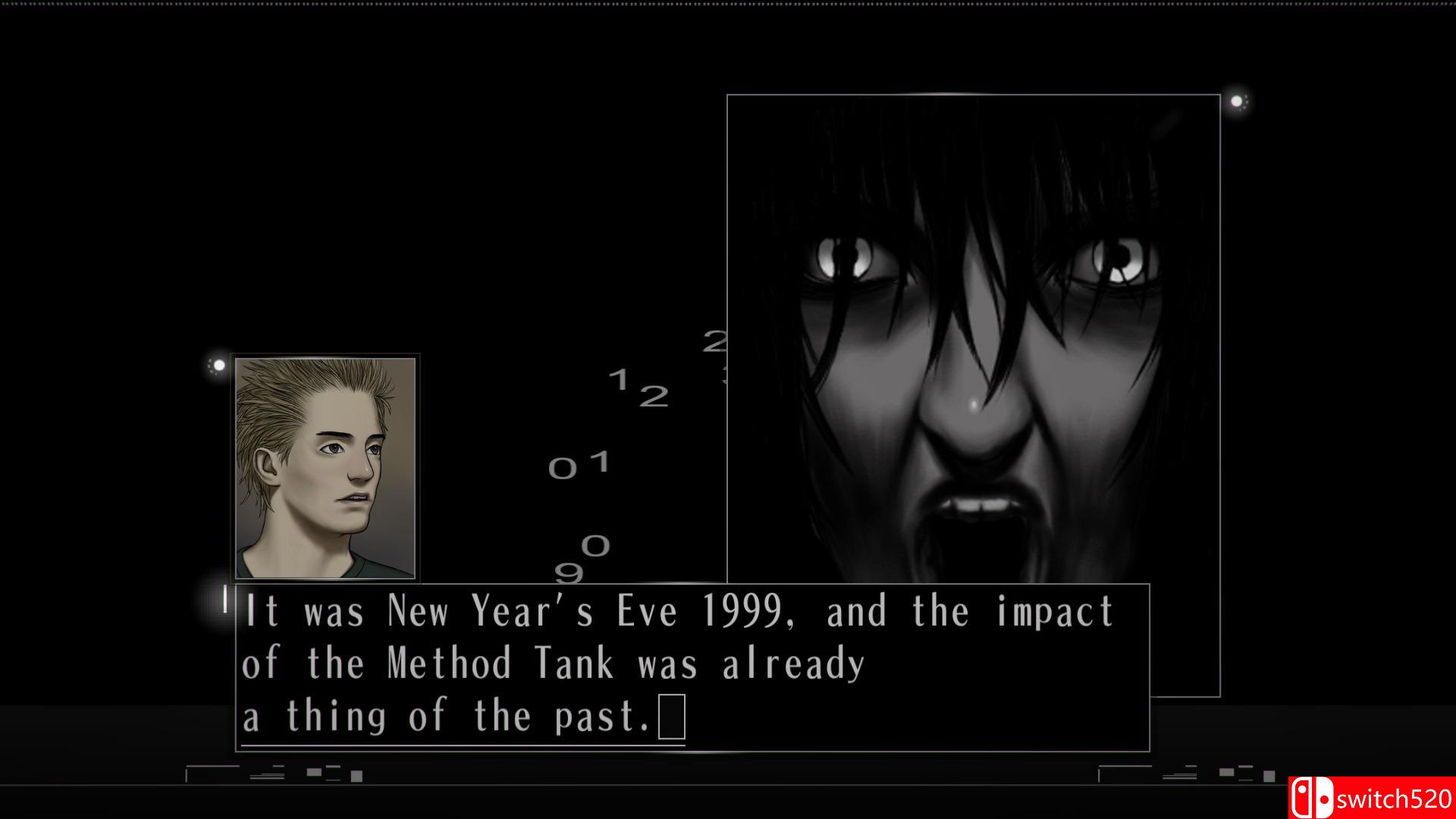Click the phrase Method Tank in the dialogue

point(497,662)
